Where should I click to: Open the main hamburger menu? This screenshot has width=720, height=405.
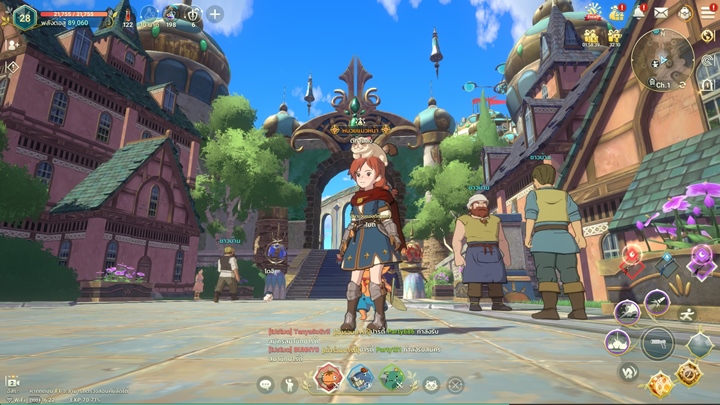click(707, 12)
